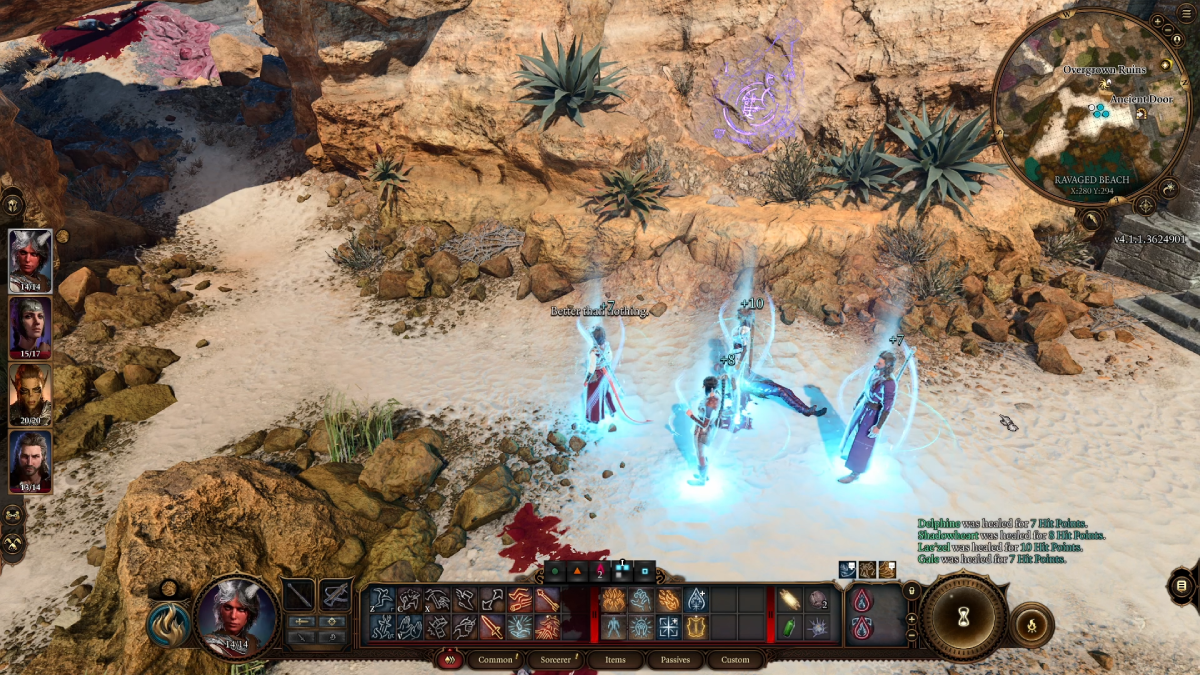Click the hourglass end turn button
The height and width of the screenshot is (675, 1200).
(x=964, y=617)
